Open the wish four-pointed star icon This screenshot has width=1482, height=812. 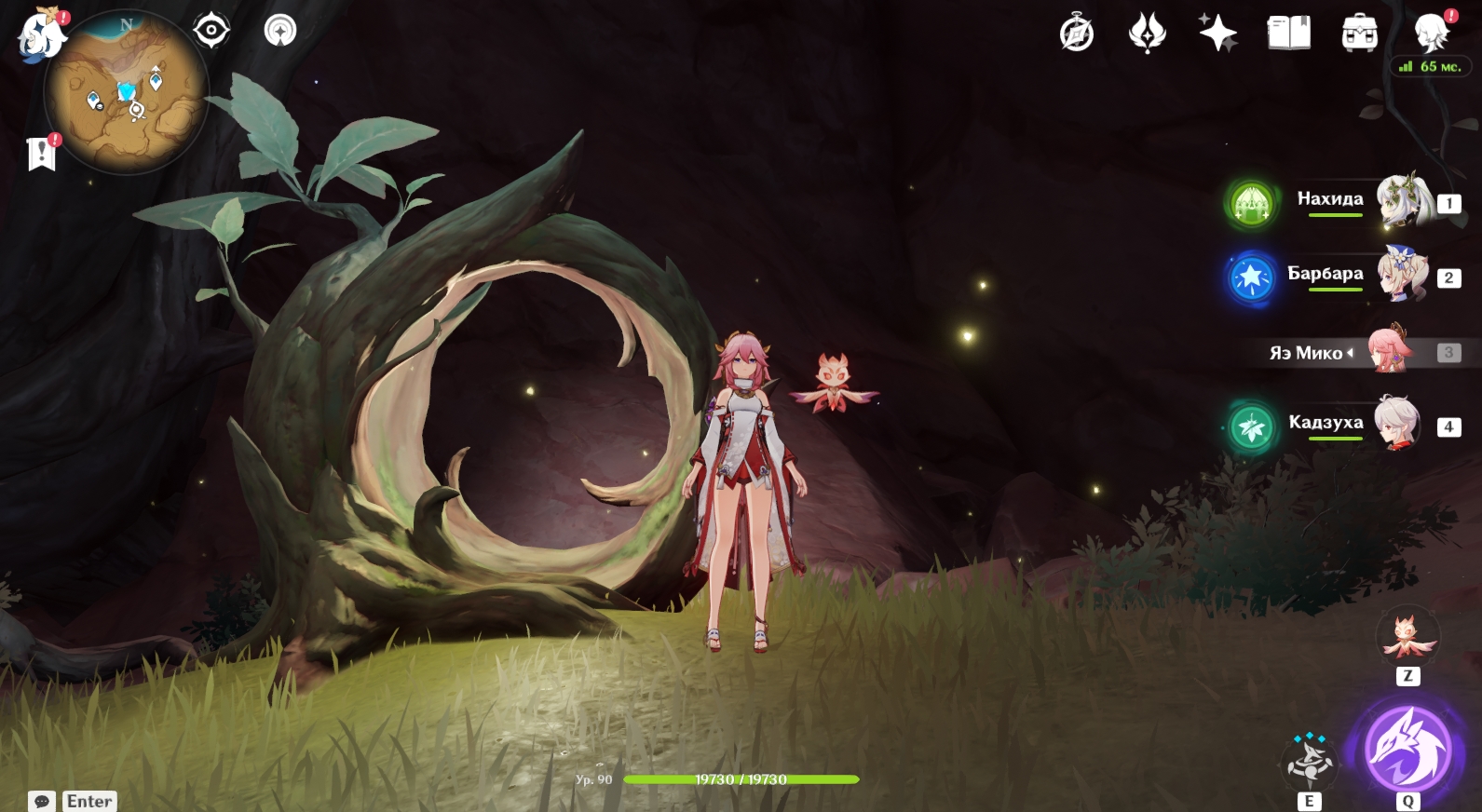1217,34
